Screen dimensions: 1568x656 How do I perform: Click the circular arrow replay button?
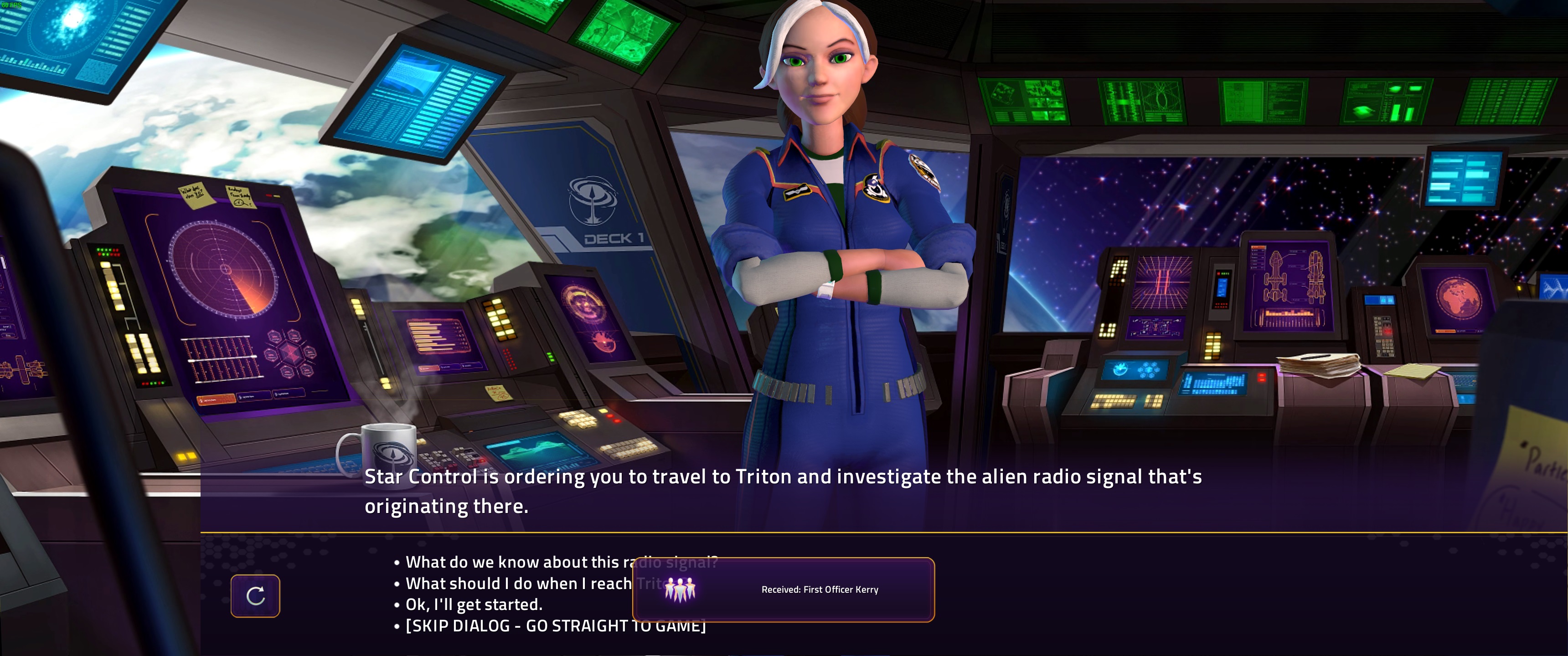click(x=255, y=596)
